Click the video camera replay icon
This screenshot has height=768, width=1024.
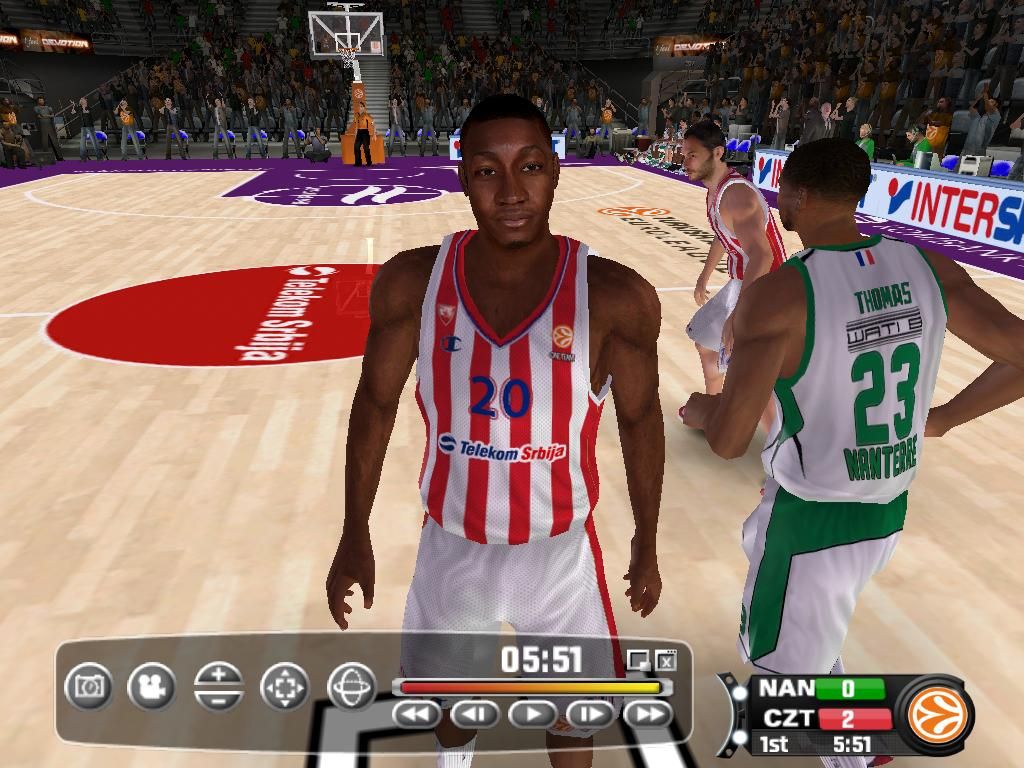[x=151, y=687]
